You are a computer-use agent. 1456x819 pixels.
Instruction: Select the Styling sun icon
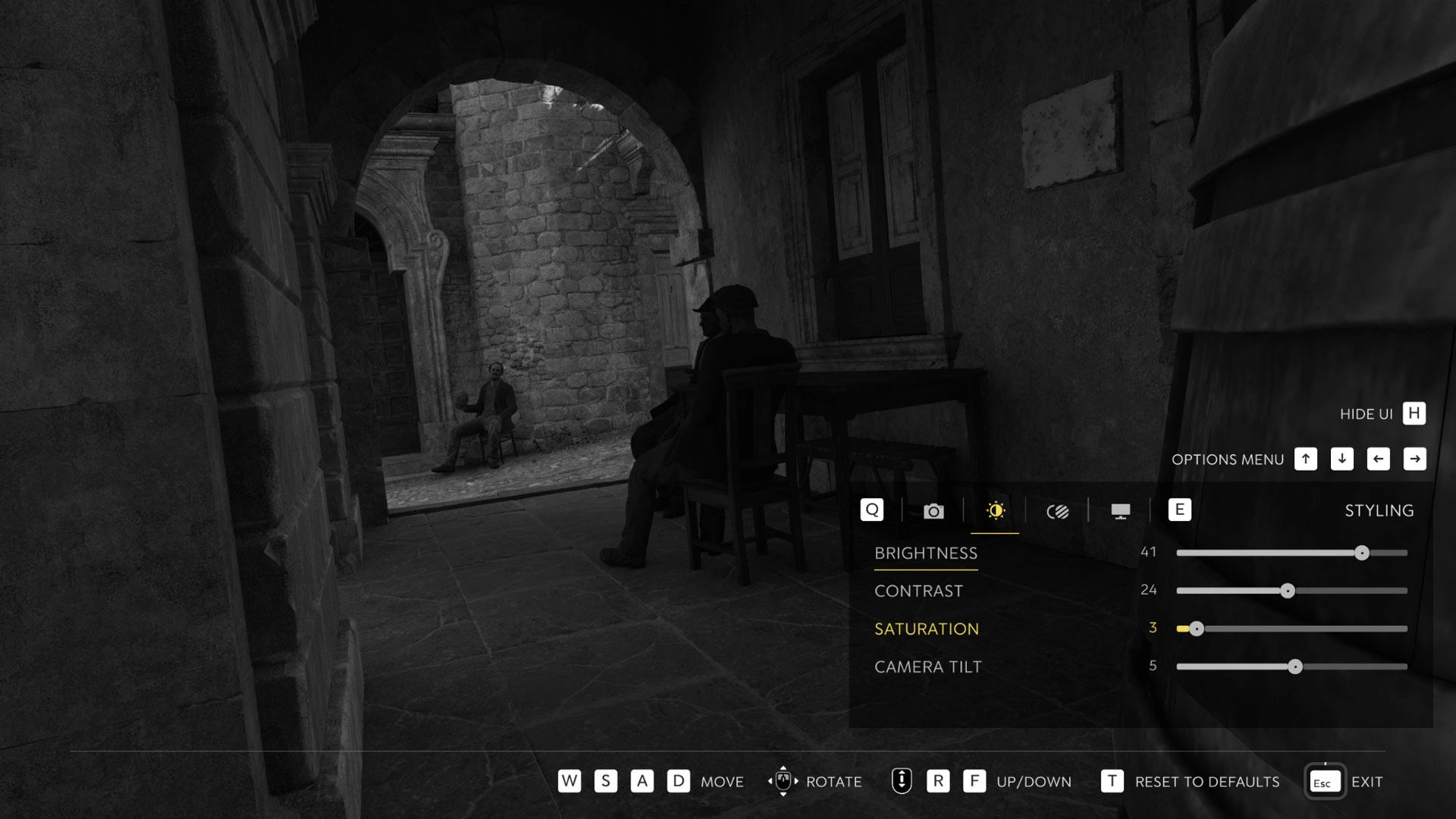pyautogui.click(x=995, y=510)
